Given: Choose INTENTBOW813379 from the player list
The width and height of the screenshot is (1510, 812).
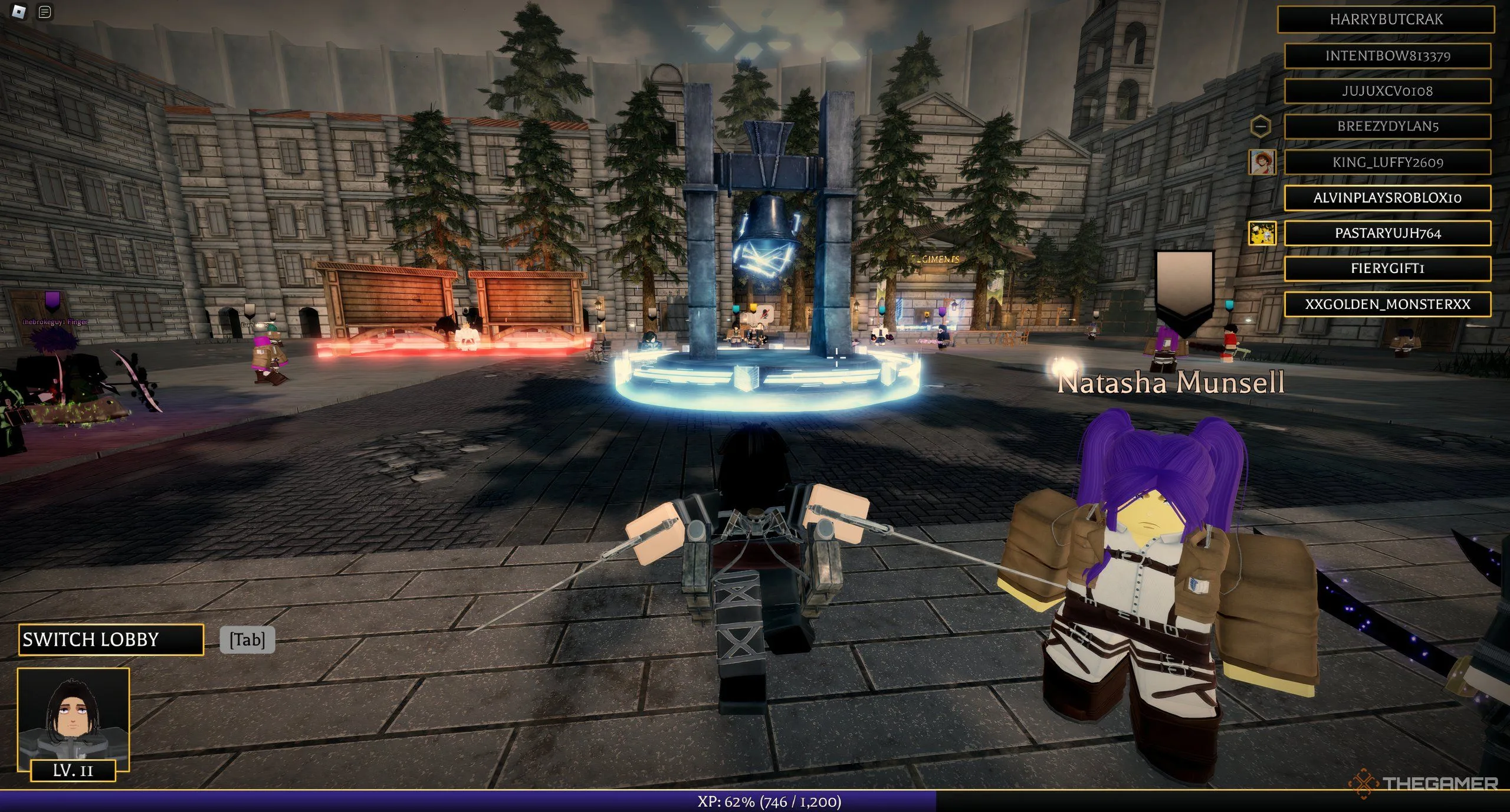Looking at the screenshot, I should 1387,55.
